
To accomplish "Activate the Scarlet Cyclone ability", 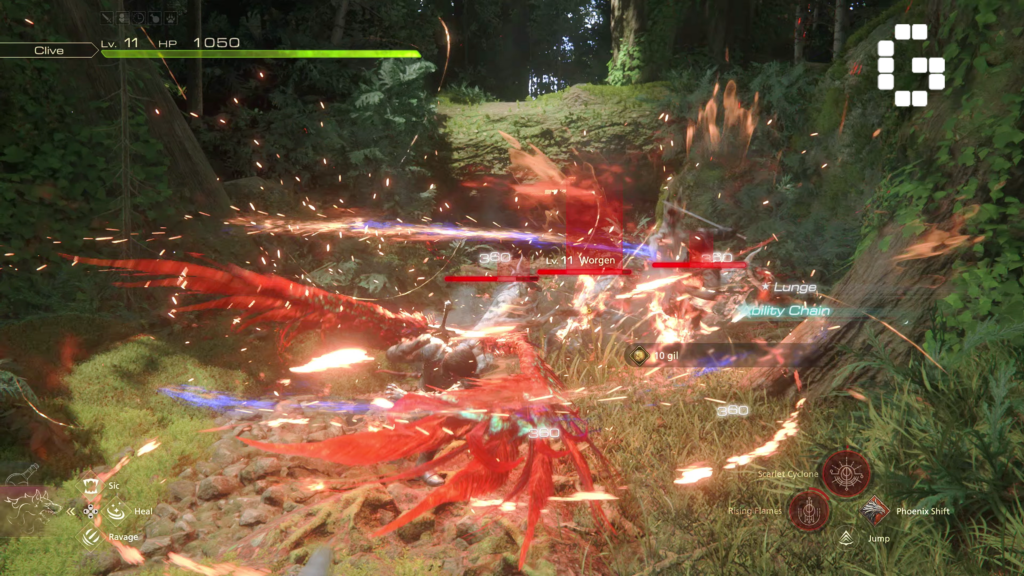I will [846, 473].
